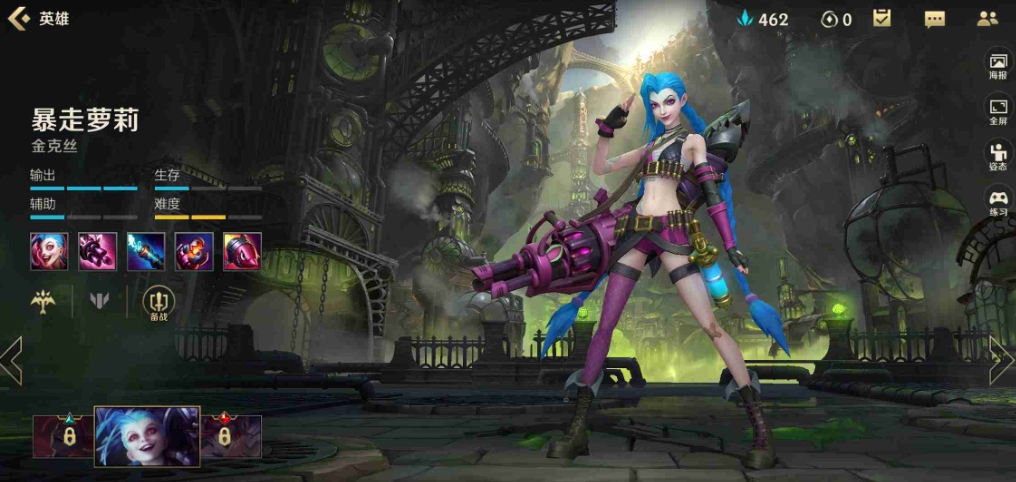Open the missions clipboard icon
Image resolution: width=1016 pixels, height=482 pixels.
881,18
